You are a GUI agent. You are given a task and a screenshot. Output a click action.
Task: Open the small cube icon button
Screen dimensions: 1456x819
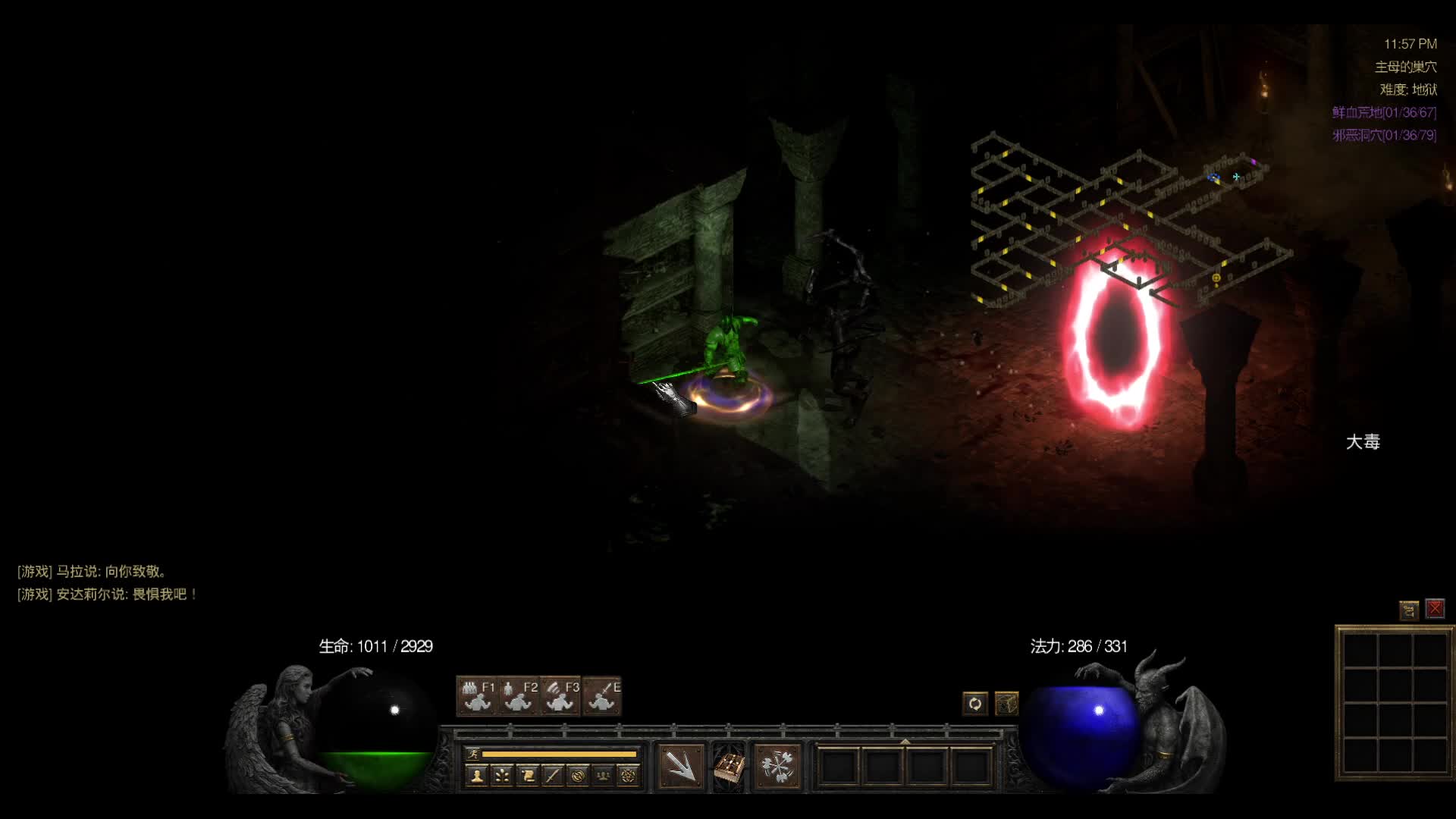click(1006, 704)
